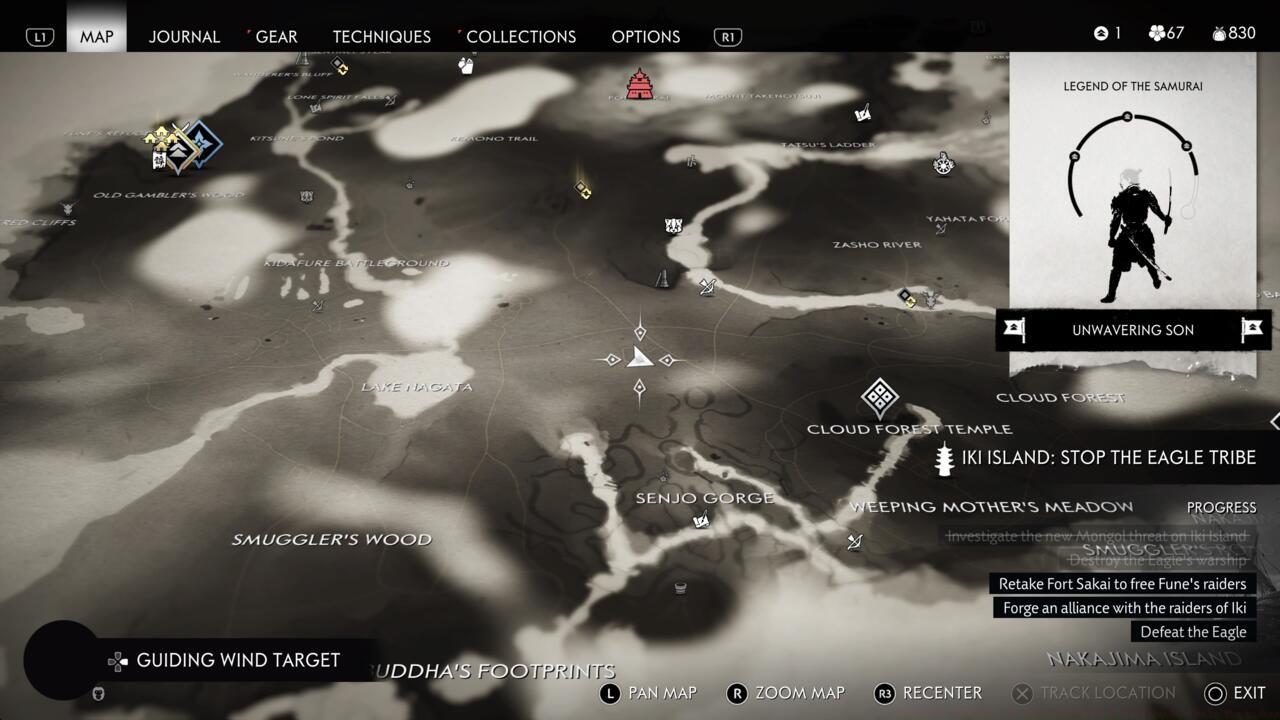Image resolution: width=1280 pixels, height=720 pixels.
Task: Open the Iki Island: Stop the Eagle Tribe quest
Action: [1108, 457]
